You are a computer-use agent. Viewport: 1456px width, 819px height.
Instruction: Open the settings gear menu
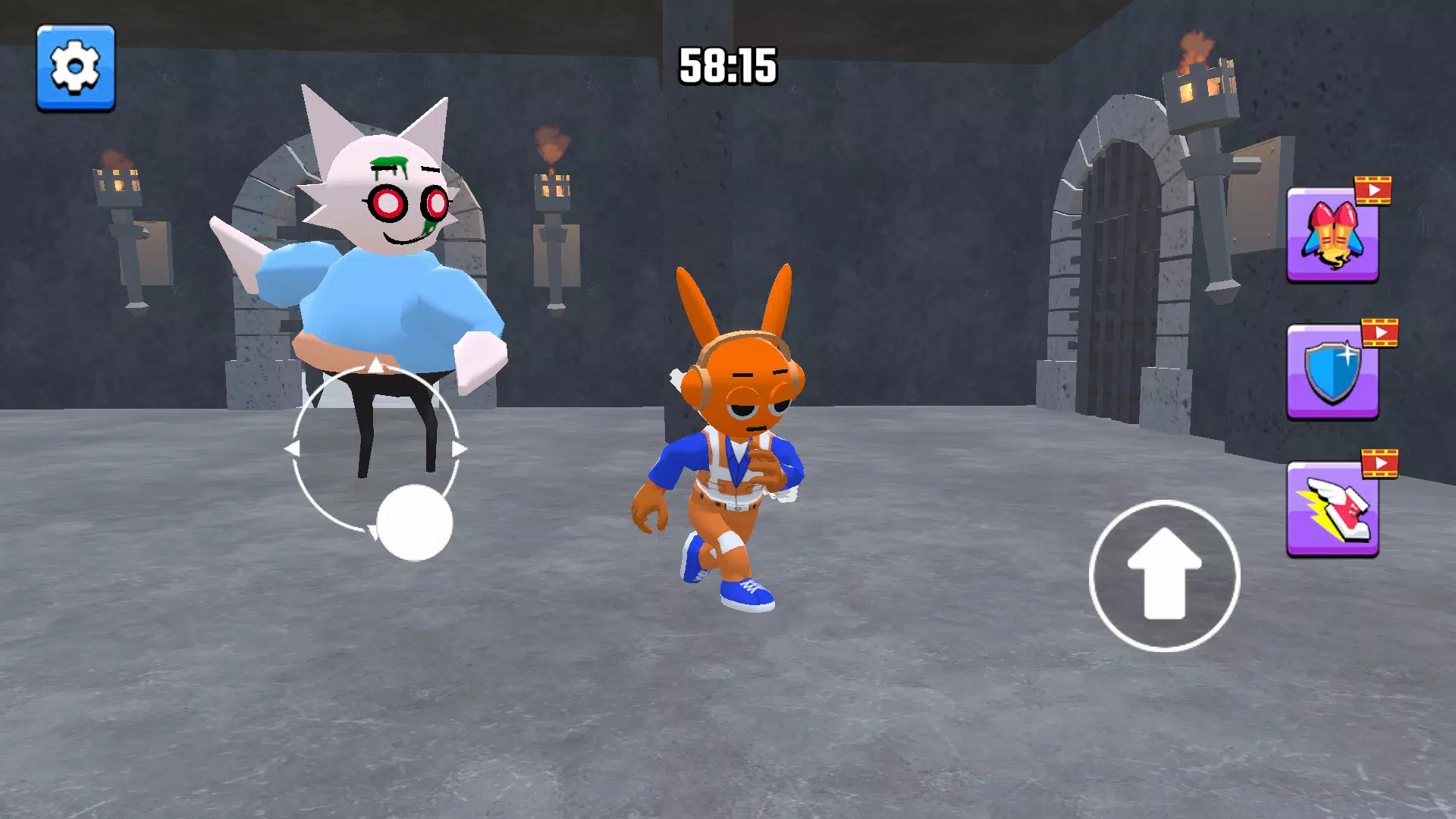[76, 67]
